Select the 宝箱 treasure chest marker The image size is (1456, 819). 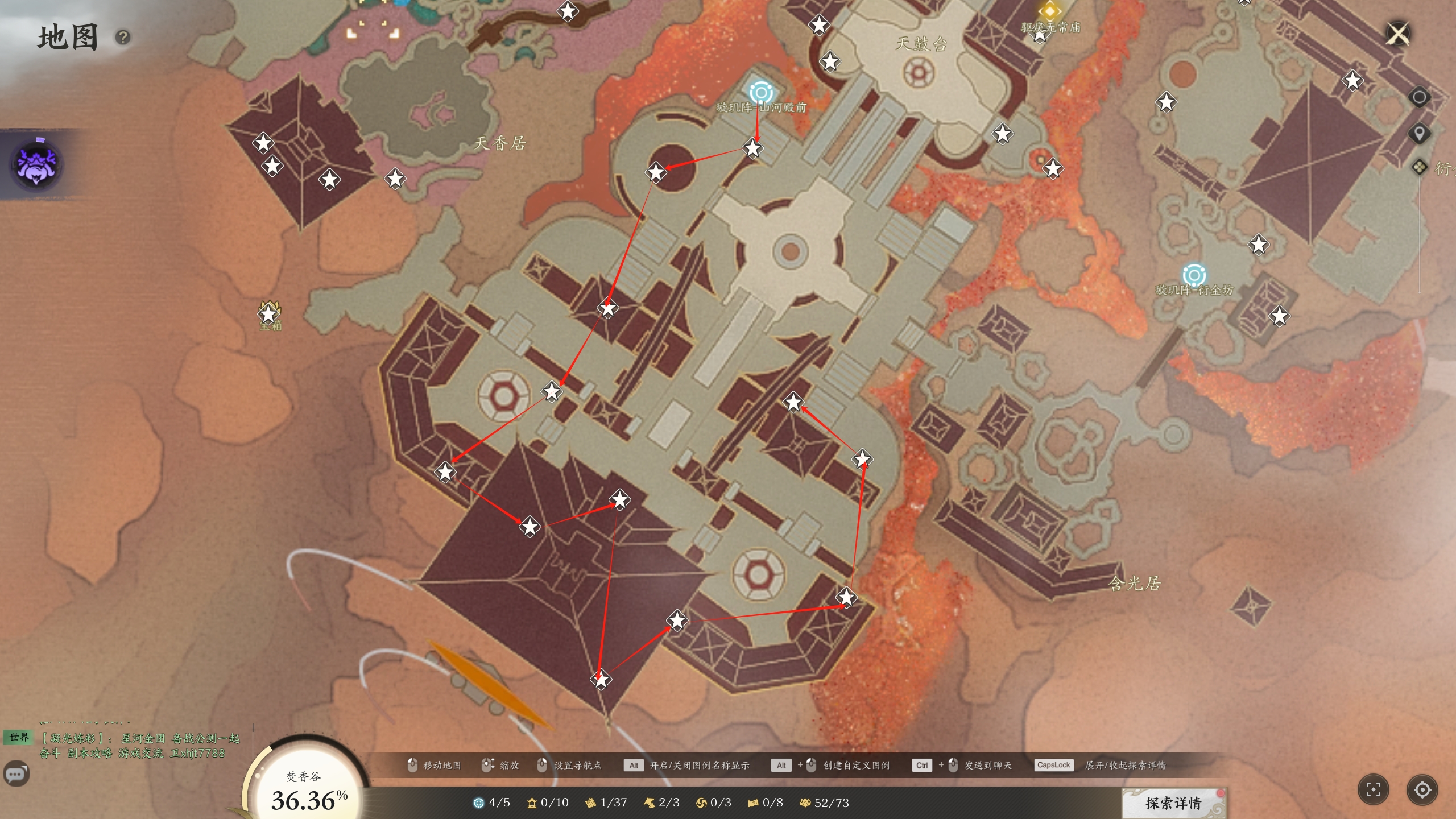tap(269, 313)
